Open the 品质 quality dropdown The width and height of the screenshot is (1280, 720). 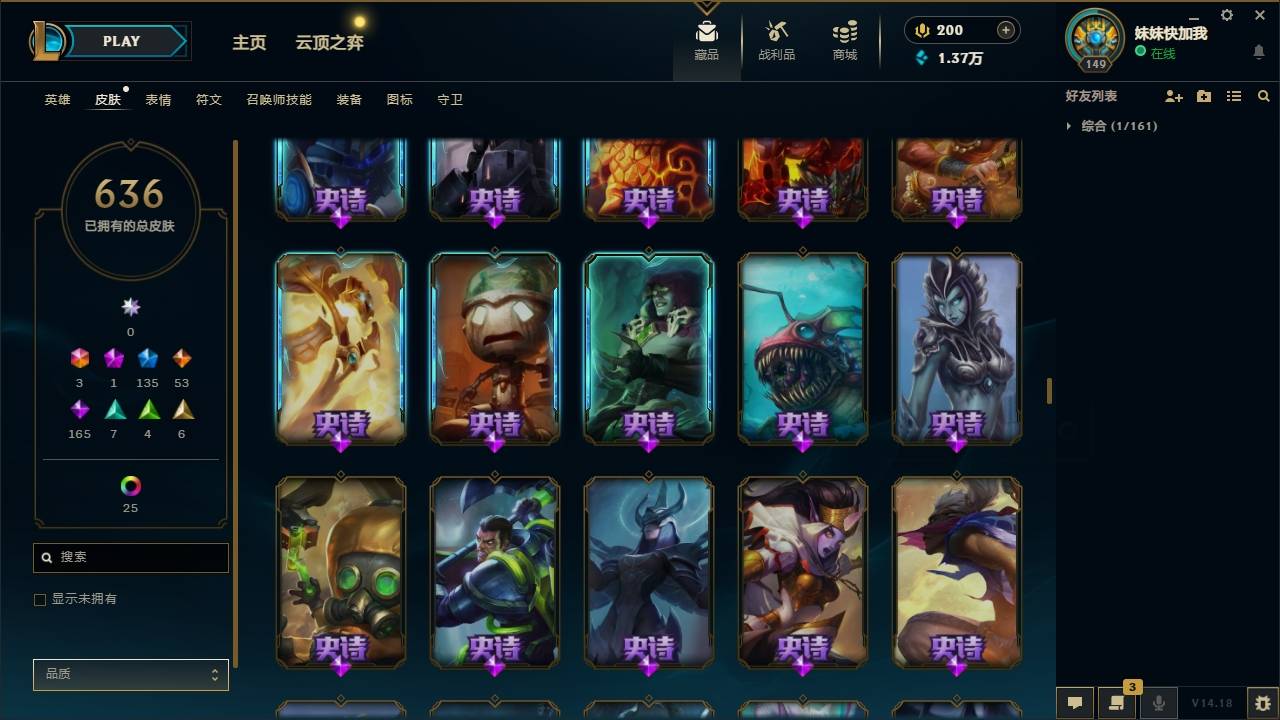[130, 674]
